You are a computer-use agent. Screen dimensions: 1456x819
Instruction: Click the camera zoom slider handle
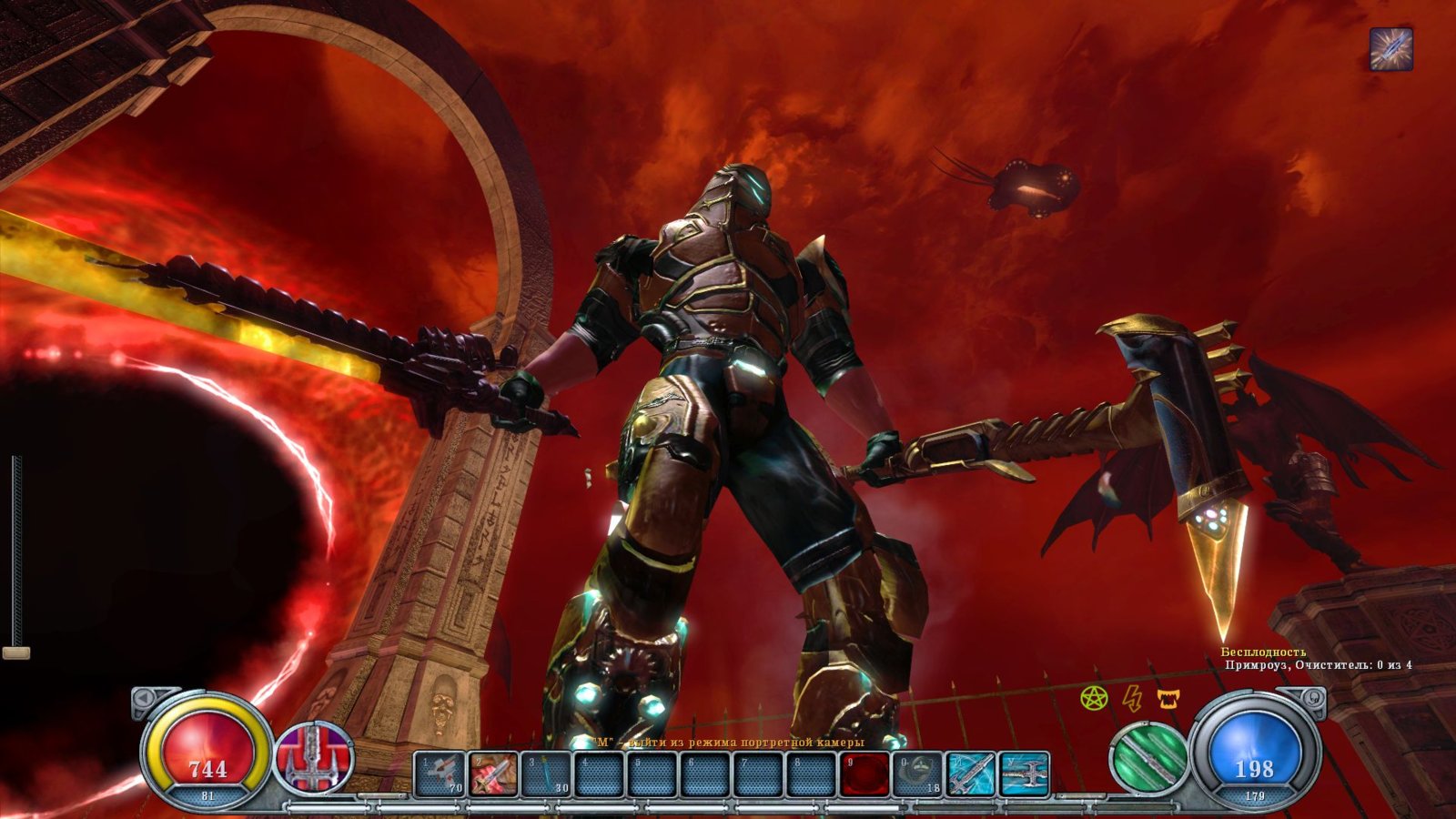click(x=16, y=652)
